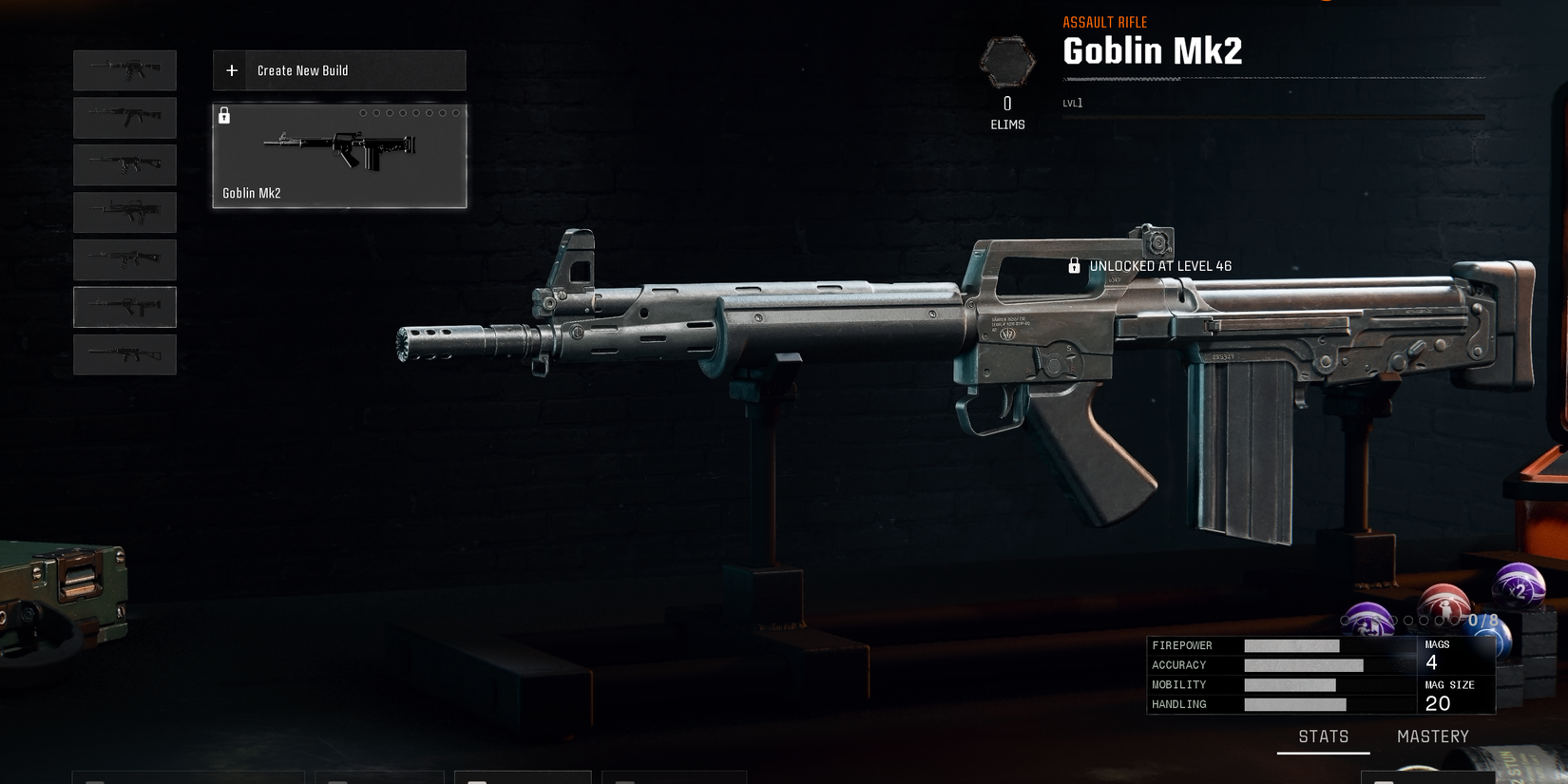The image size is (1568, 784).
Task: Open the MASTERY tab
Action: click(1433, 736)
